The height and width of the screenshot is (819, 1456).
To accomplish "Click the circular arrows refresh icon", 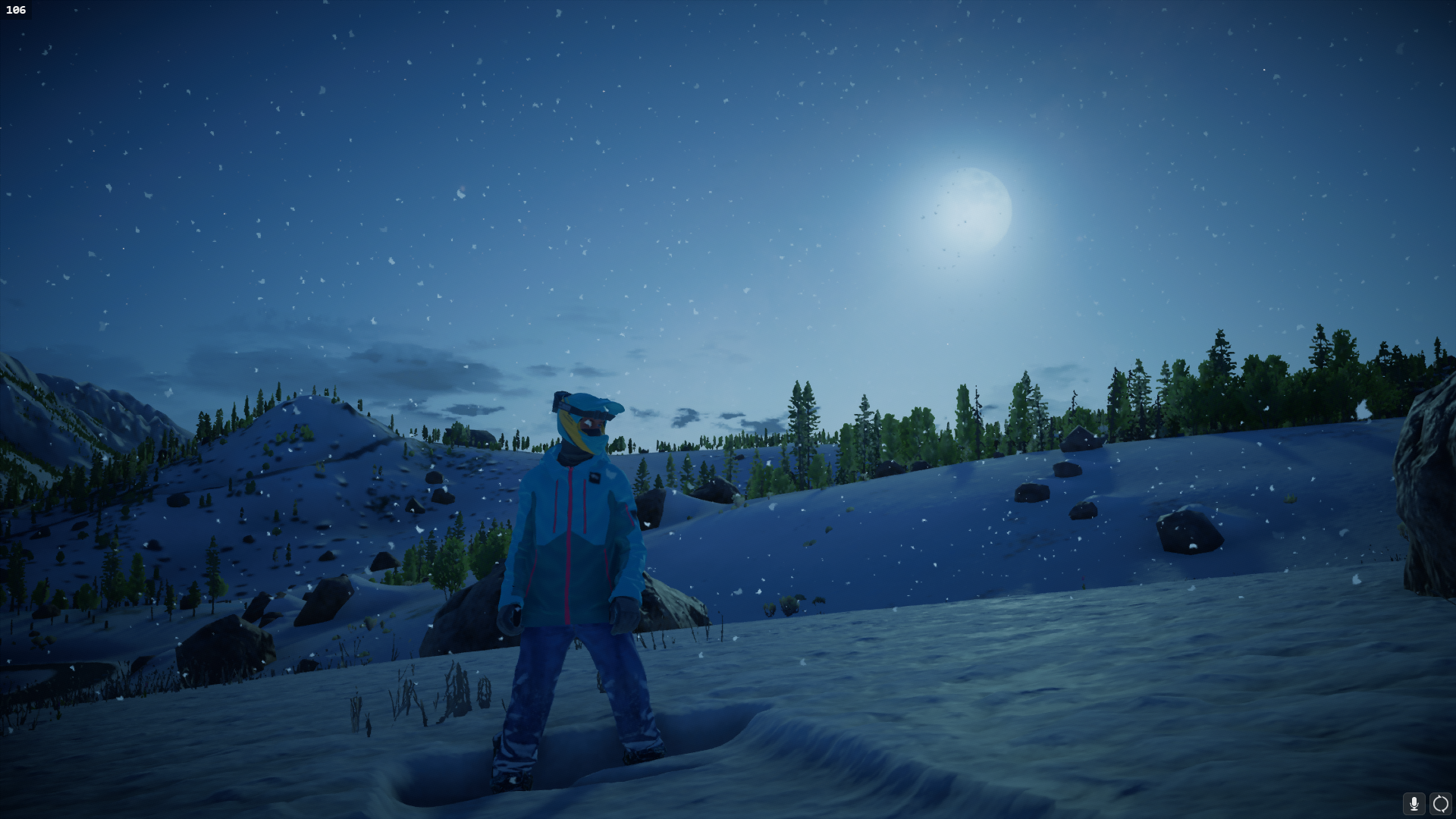I will [1440, 804].
